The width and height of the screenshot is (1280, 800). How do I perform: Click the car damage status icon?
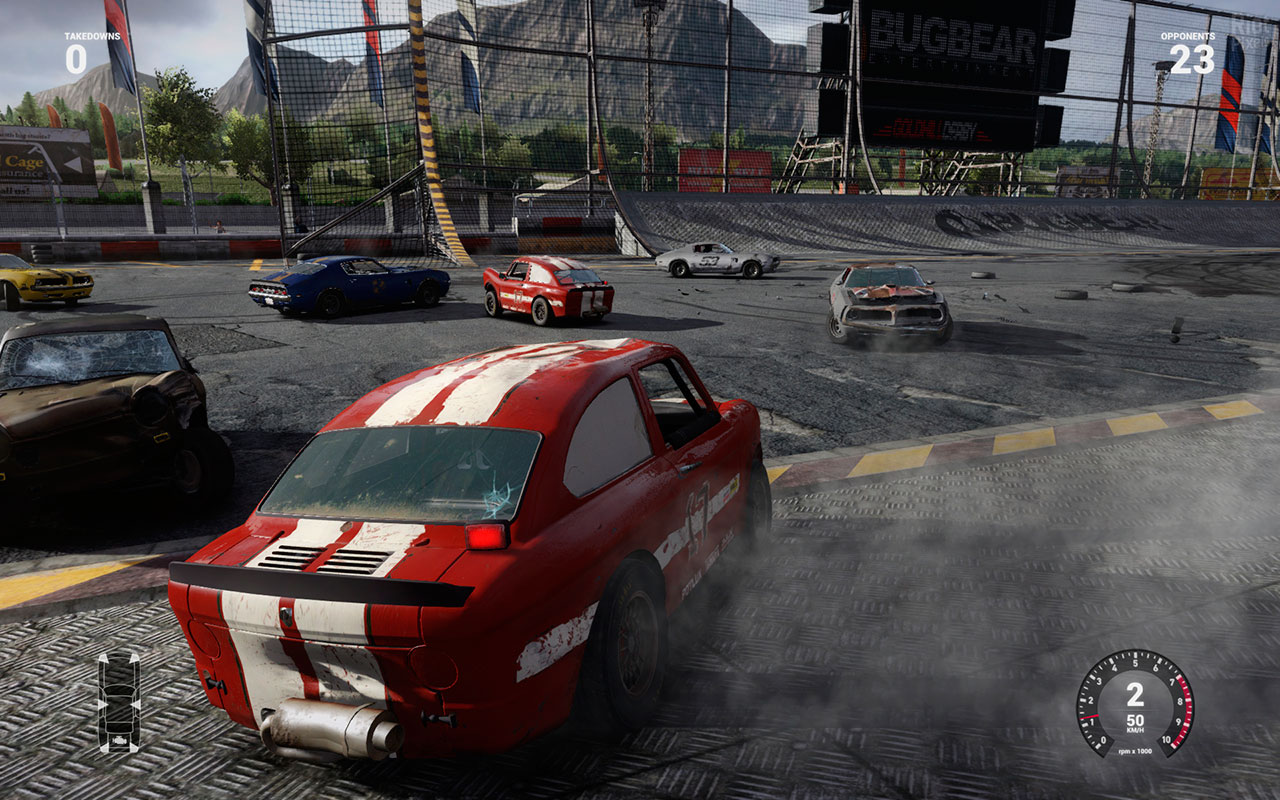[x=118, y=702]
